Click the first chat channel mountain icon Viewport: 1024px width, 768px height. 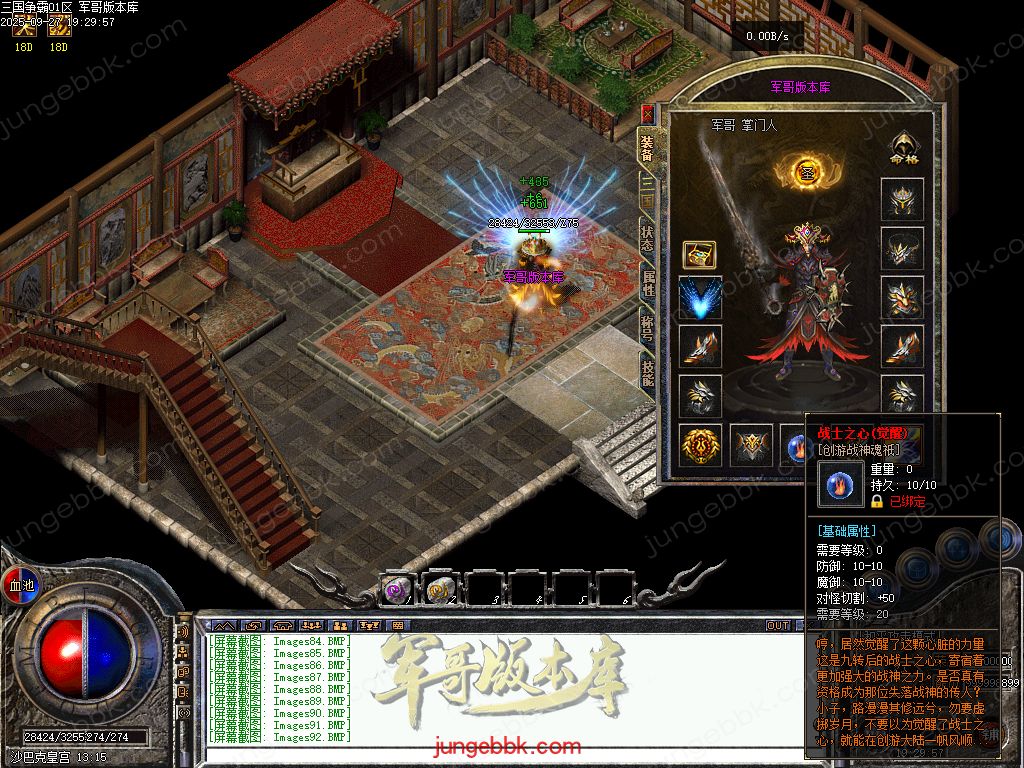223,626
